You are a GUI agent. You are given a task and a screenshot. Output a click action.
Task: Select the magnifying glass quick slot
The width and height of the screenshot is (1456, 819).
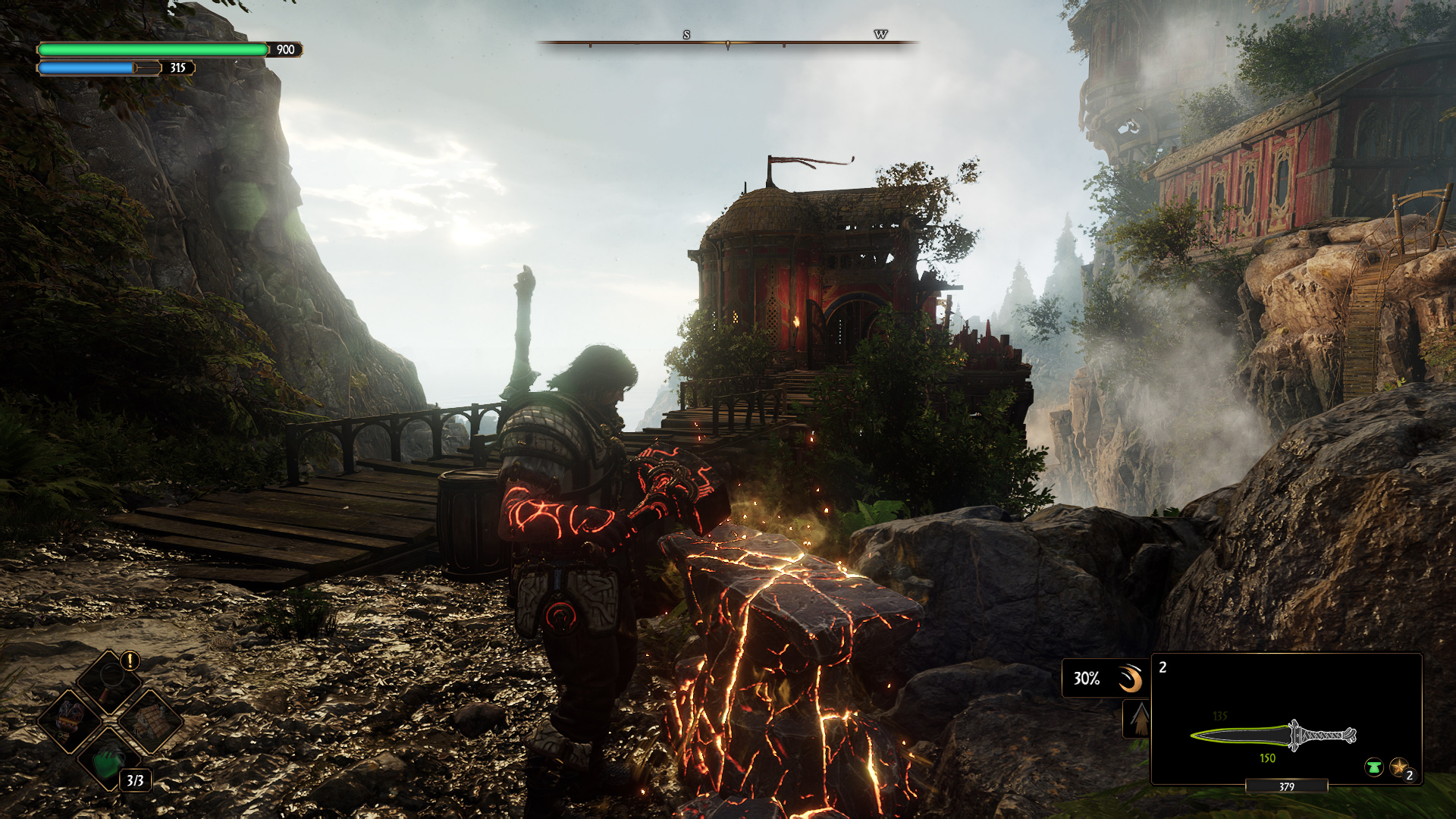(110, 680)
